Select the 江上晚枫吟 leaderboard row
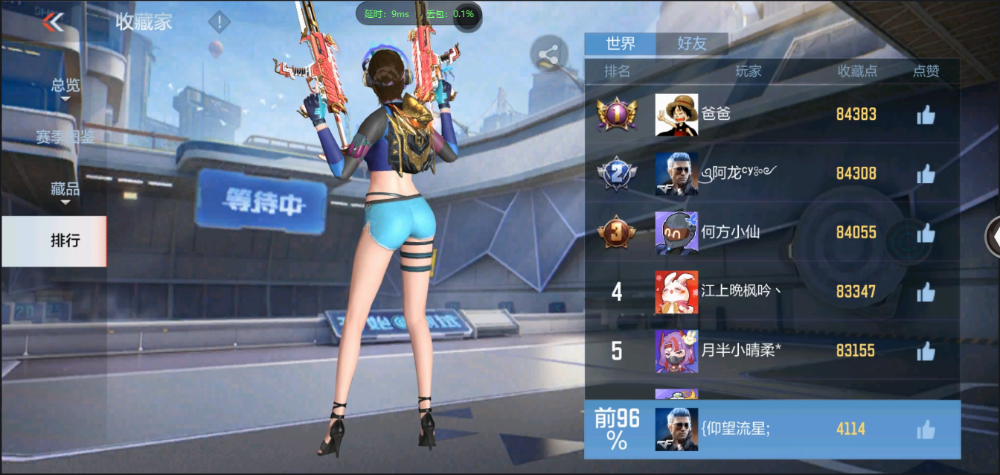The width and height of the screenshot is (1000, 475). pos(770,292)
